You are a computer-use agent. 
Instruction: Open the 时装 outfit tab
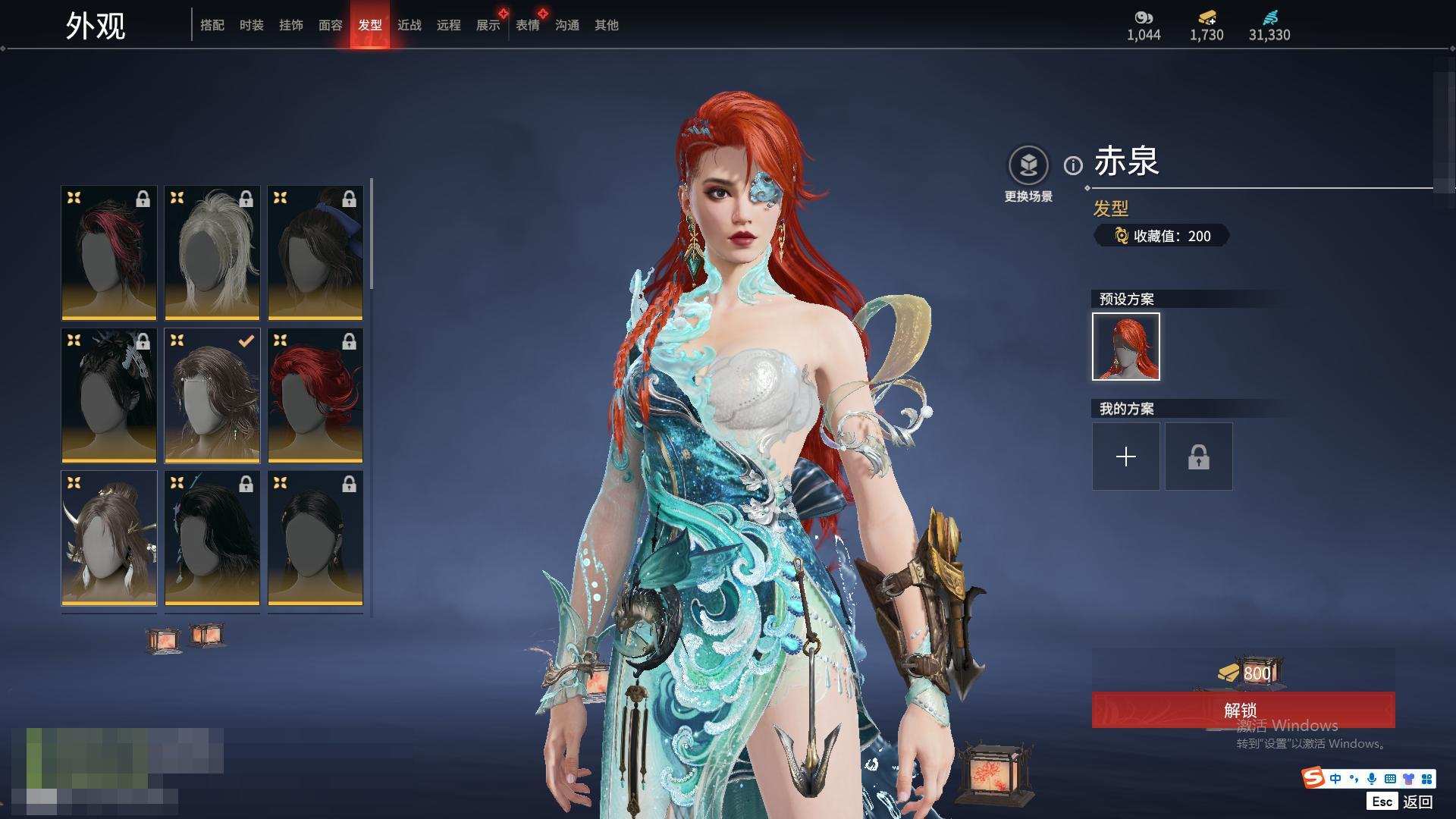coord(252,25)
